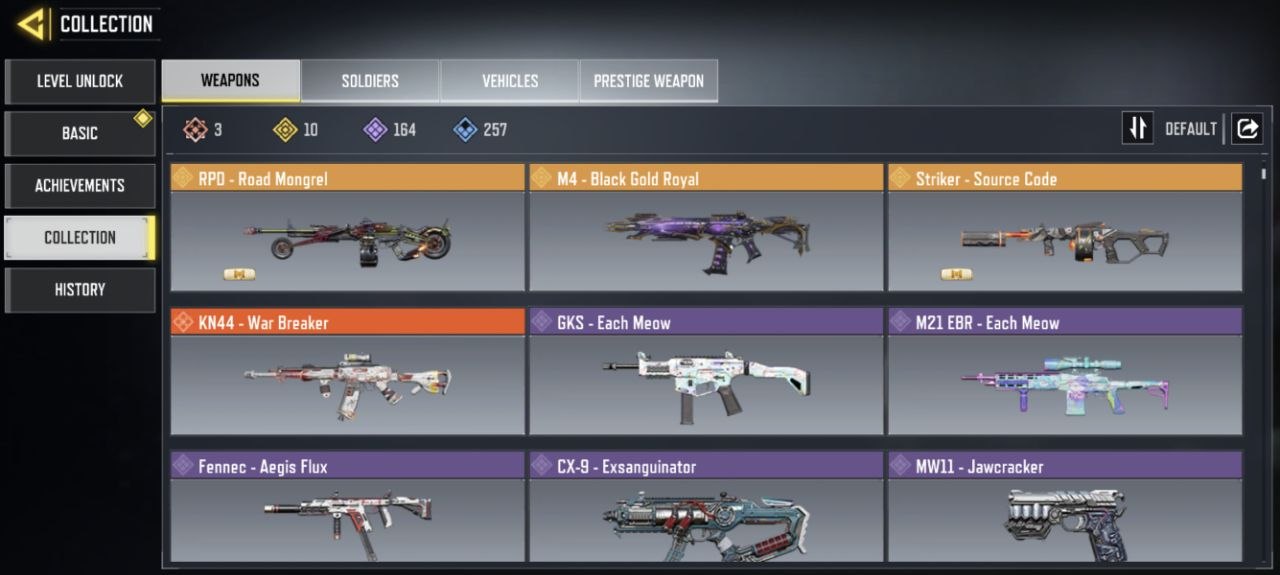Select the KN44 - War Breaker card
This screenshot has width=1280, height=575.
[347, 372]
